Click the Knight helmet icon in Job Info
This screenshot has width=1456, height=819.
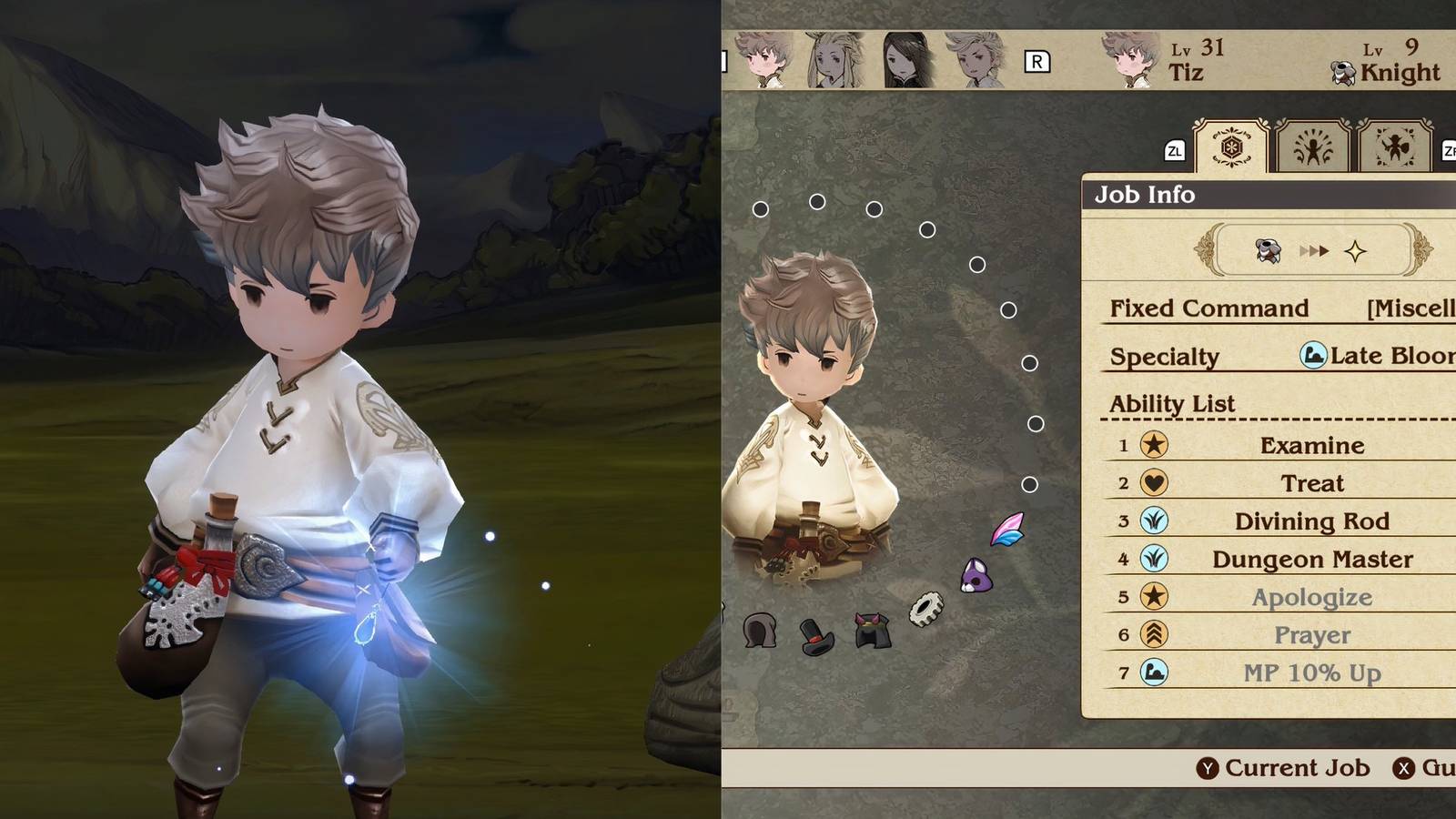point(1266,251)
